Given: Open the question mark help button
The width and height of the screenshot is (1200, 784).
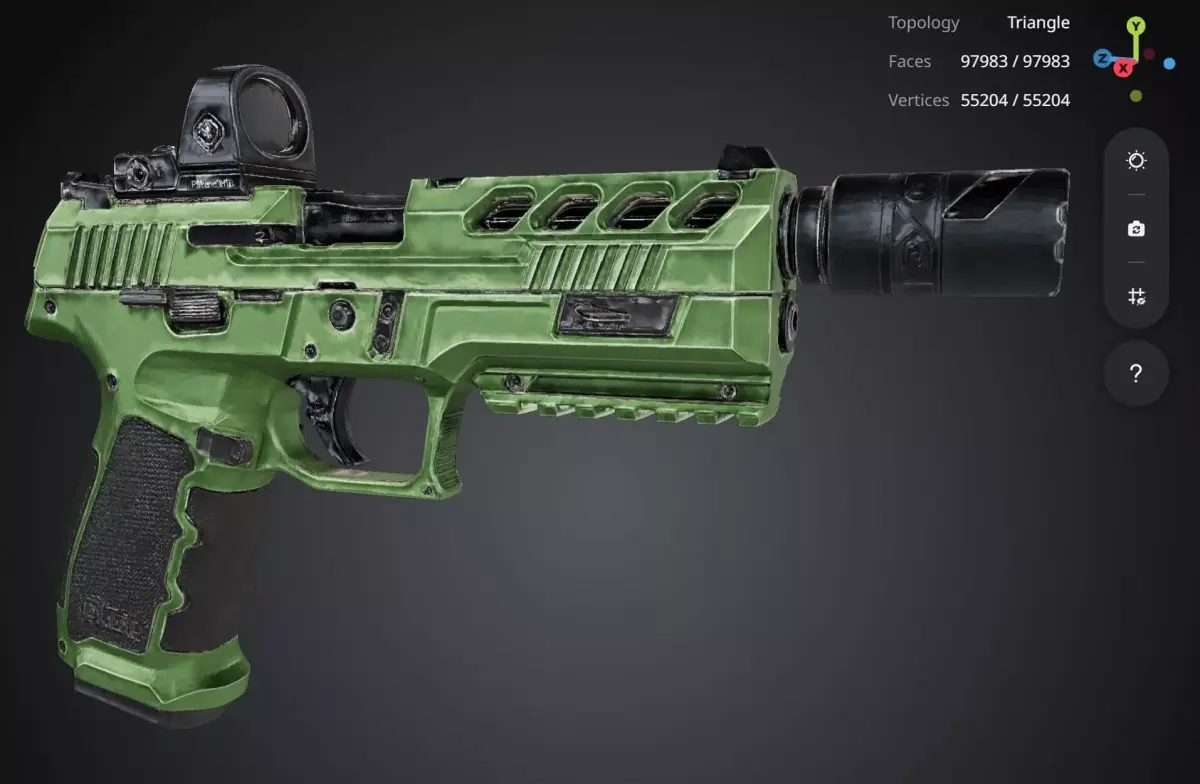Looking at the screenshot, I should (x=1136, y=374).
